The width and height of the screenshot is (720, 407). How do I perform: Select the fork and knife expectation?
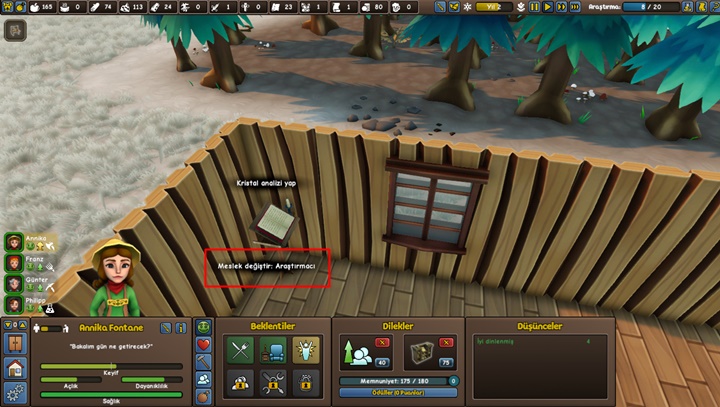[241, 350]
